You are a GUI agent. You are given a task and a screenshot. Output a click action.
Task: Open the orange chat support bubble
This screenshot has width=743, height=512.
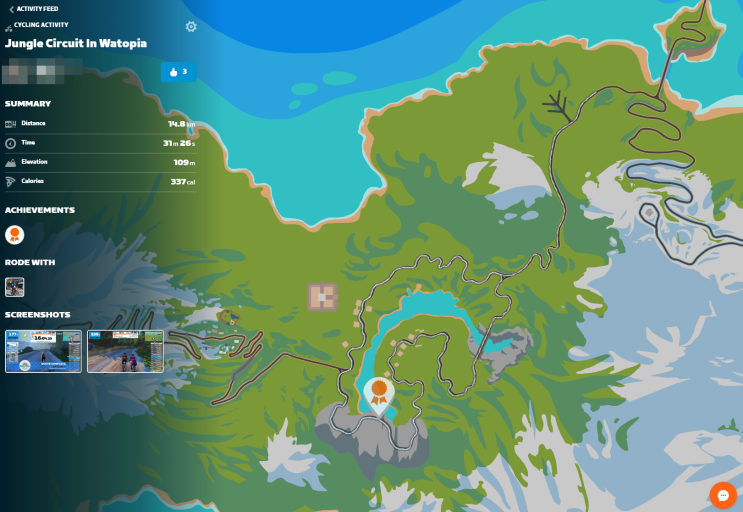coord(722,494)
